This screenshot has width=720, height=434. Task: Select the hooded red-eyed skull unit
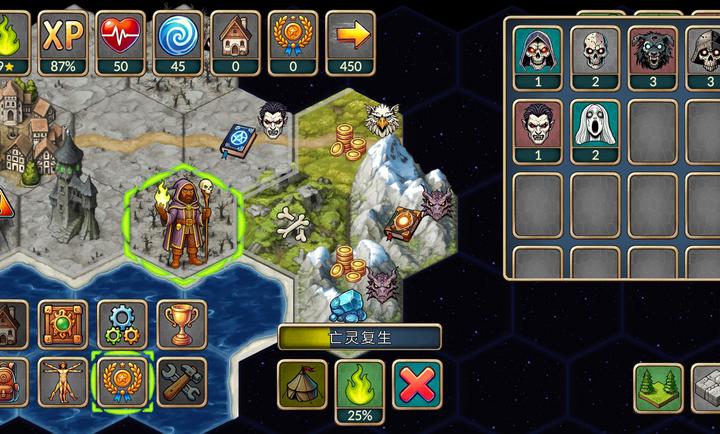tap(537, 53)
